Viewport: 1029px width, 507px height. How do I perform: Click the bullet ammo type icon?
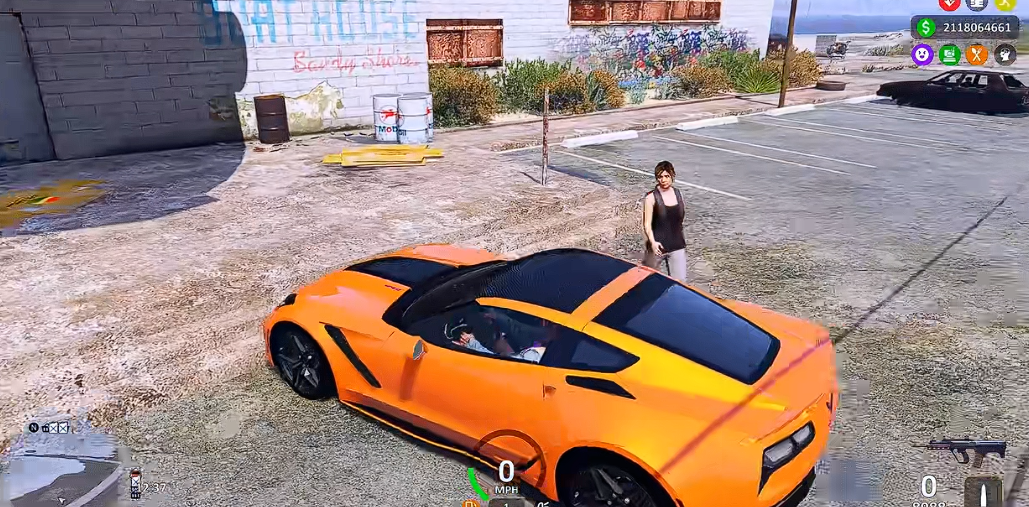coord(983,491)
